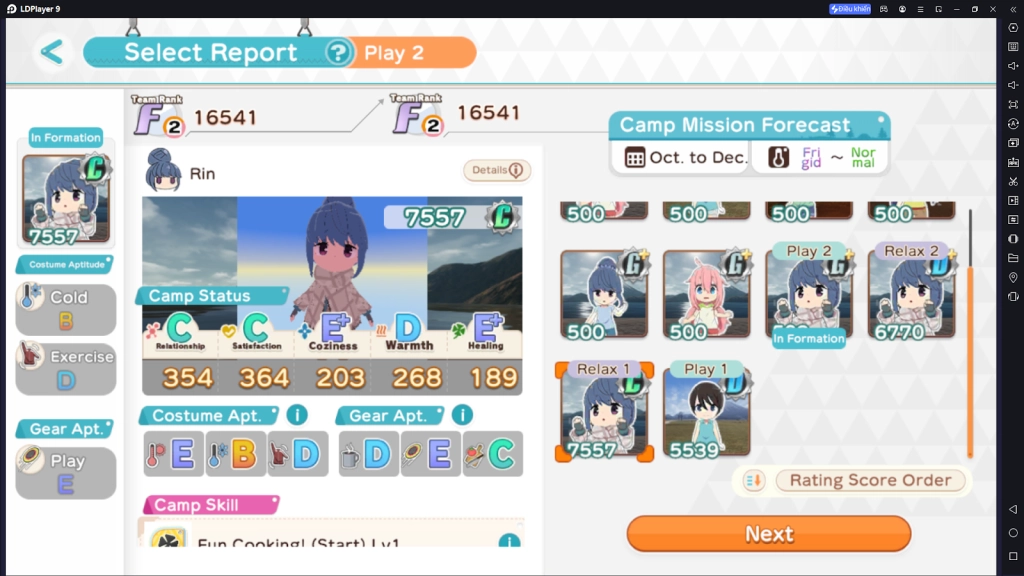Select the Relax 1 report card

pos(603,412)
